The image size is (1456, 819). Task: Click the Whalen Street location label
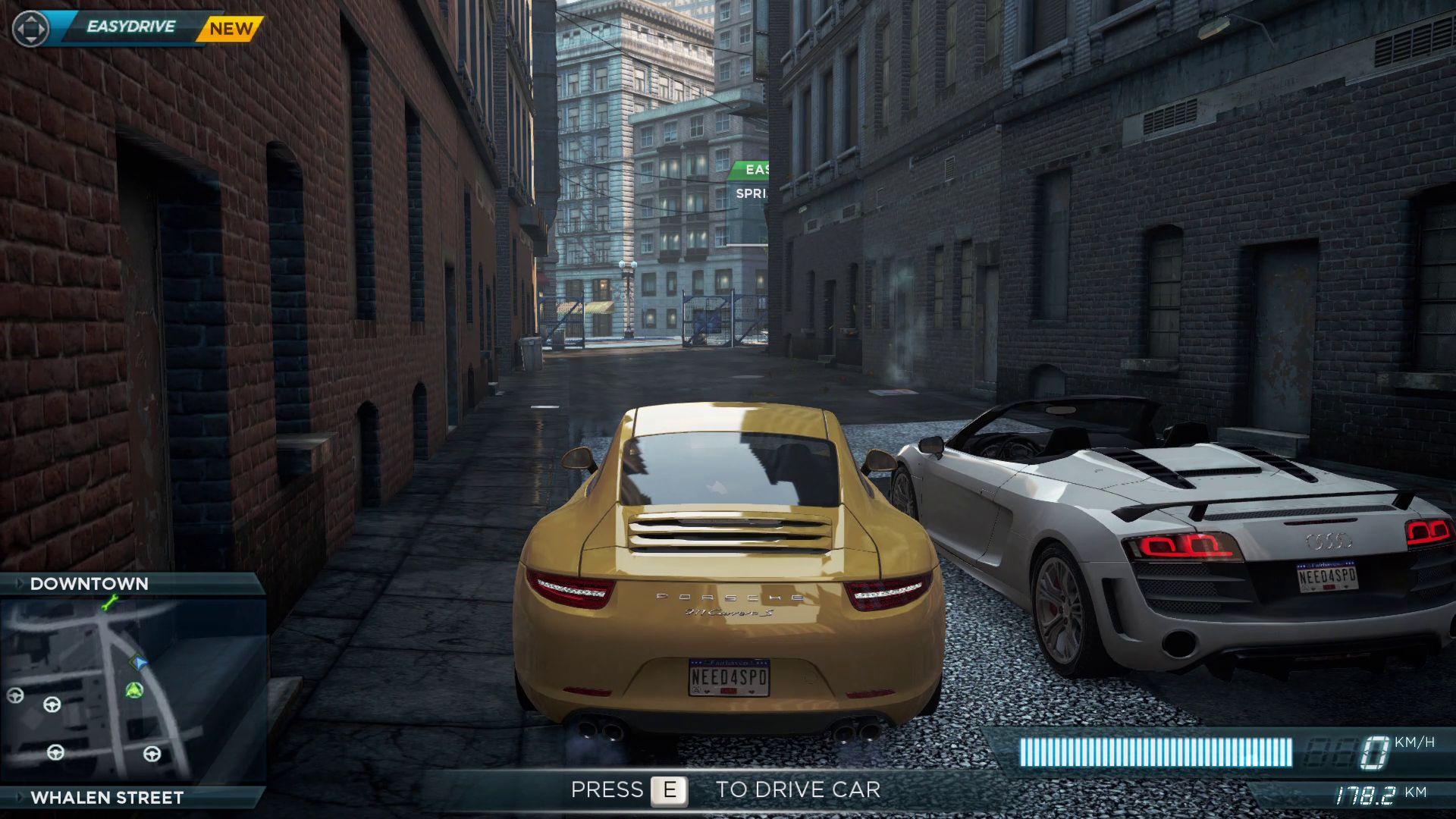pos(107,798)
